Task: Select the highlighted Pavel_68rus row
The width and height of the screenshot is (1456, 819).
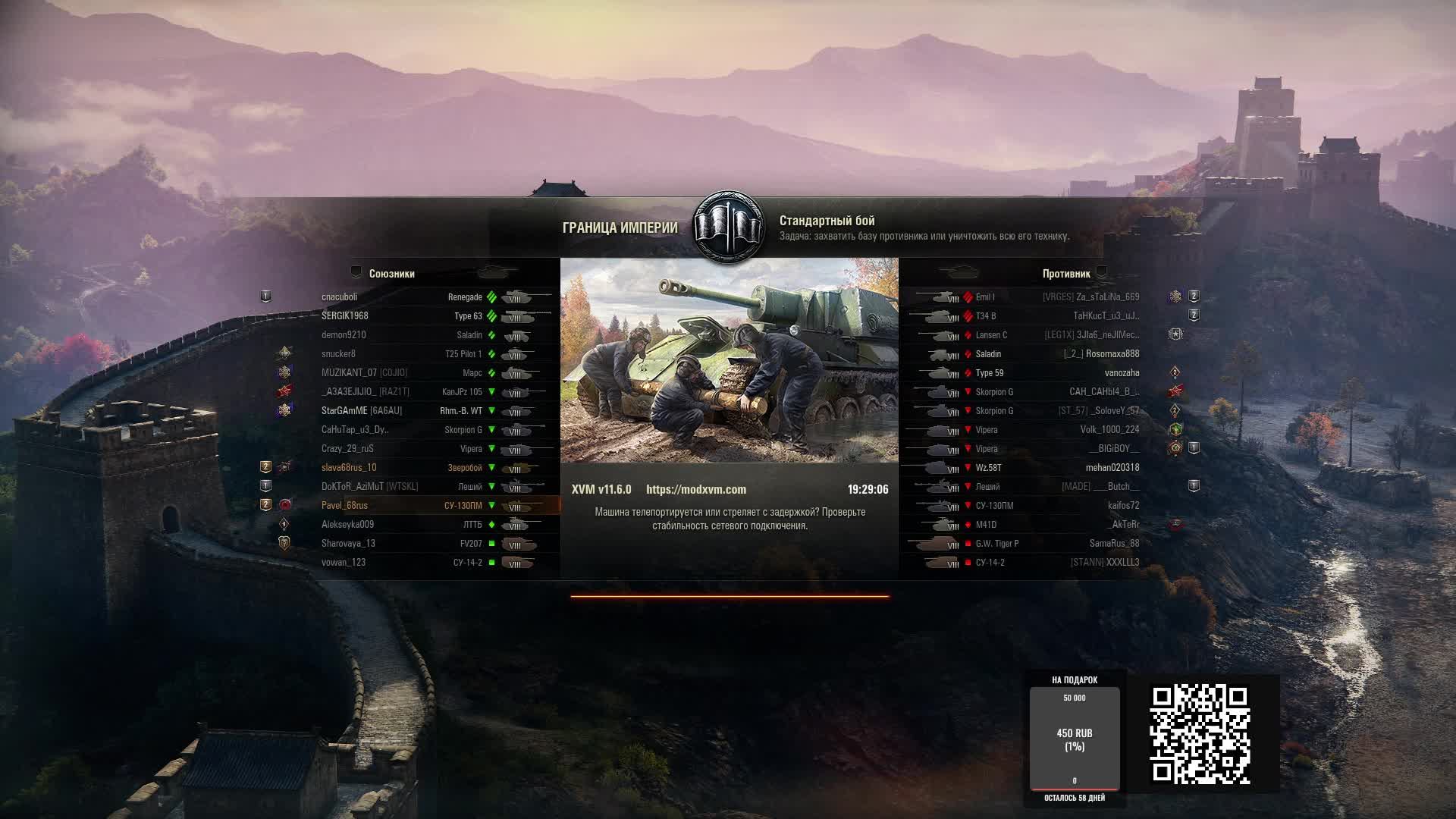Action: (x=345, y=506)
